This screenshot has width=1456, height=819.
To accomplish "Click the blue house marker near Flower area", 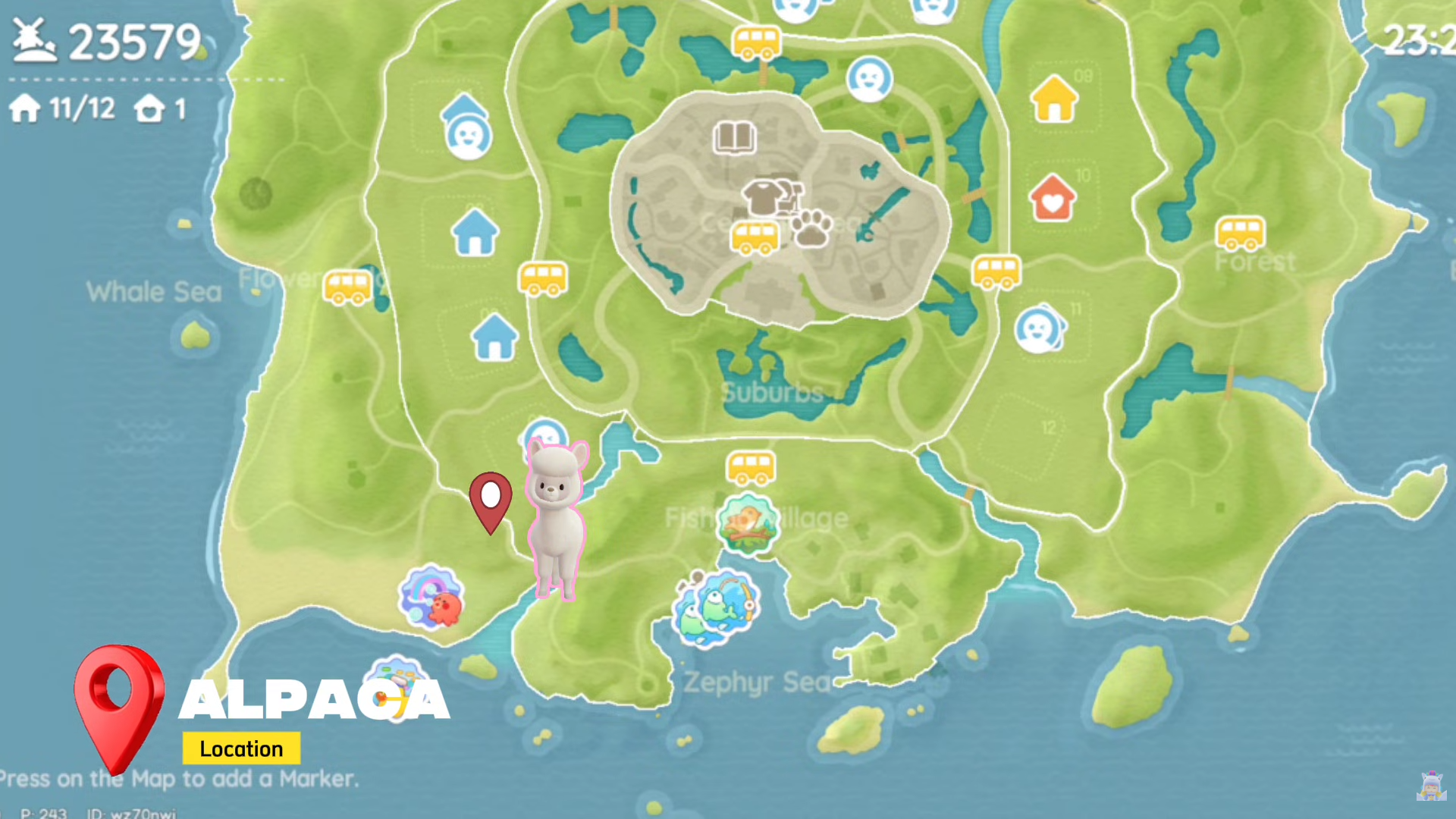I will coord(475,231).
